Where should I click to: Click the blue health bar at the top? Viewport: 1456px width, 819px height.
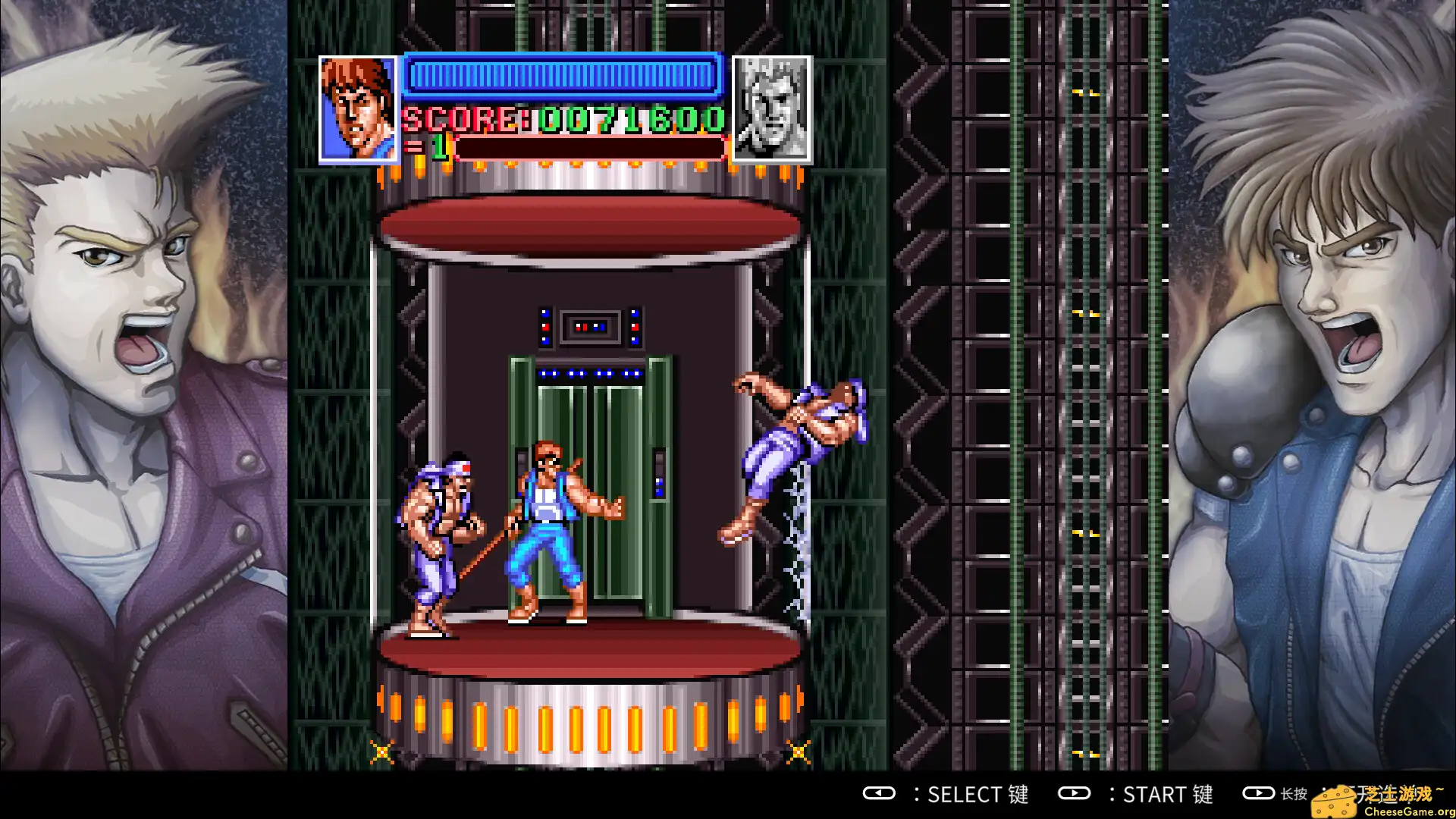tap(561, 75)
